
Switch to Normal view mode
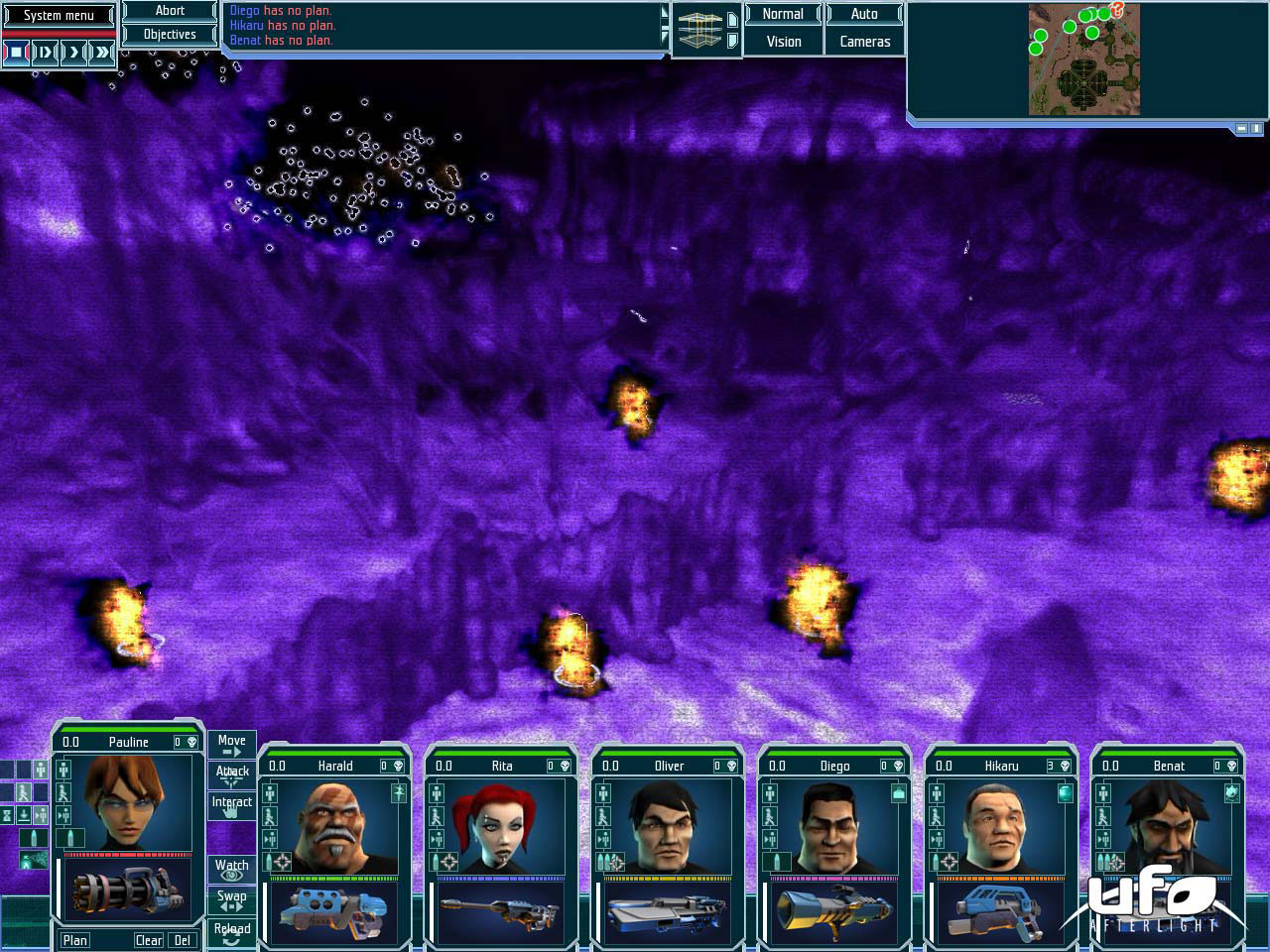tap(783, 14)
